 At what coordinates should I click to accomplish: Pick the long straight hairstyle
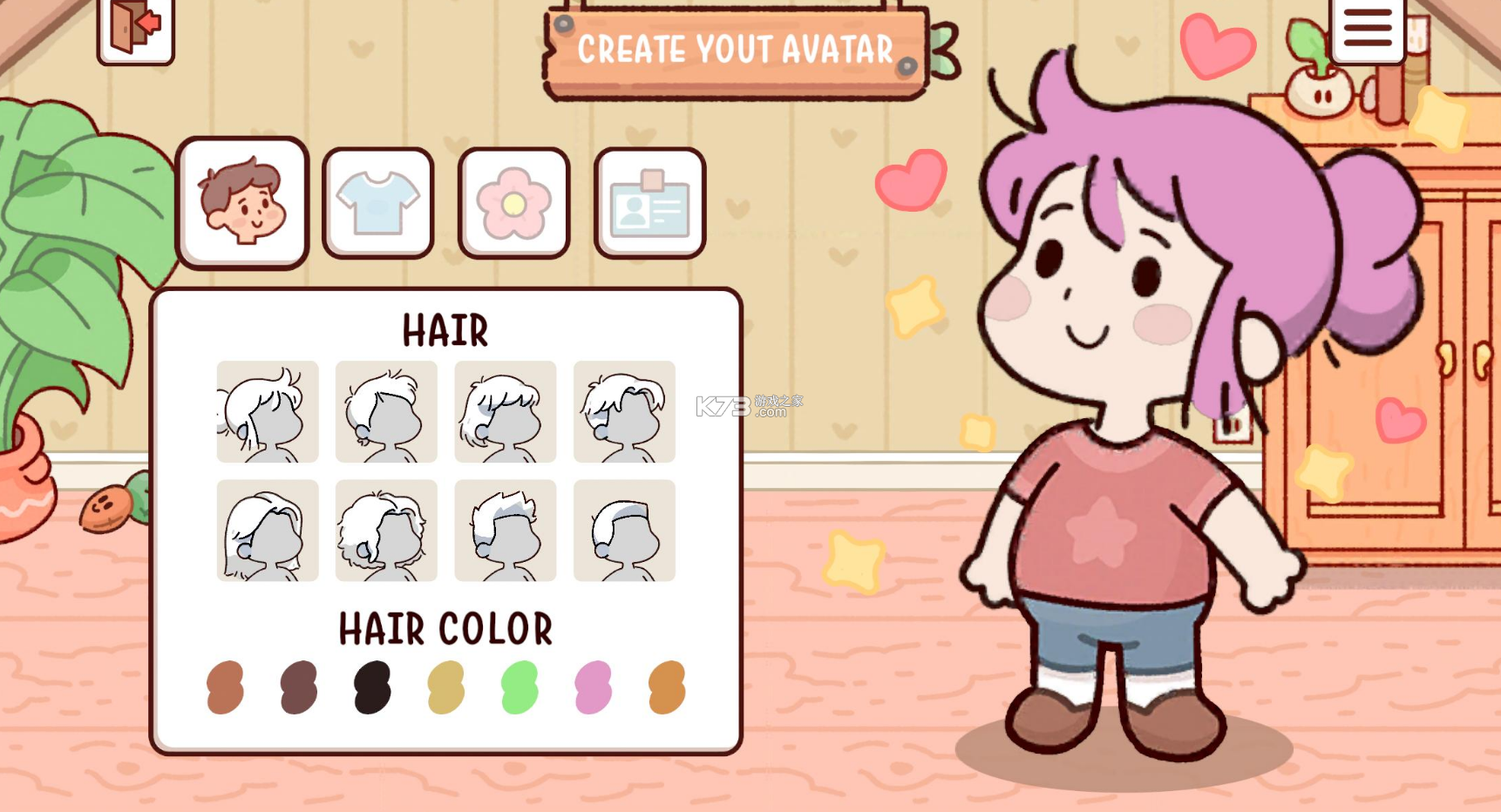click(268, 530)
